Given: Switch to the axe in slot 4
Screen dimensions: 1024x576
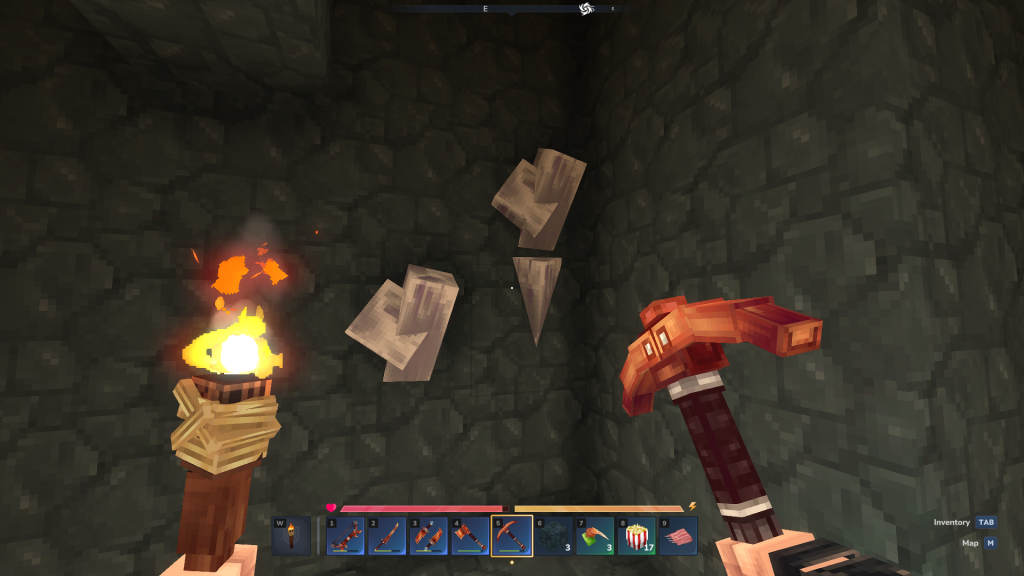Looking at the screenshot, I should 470,536.
